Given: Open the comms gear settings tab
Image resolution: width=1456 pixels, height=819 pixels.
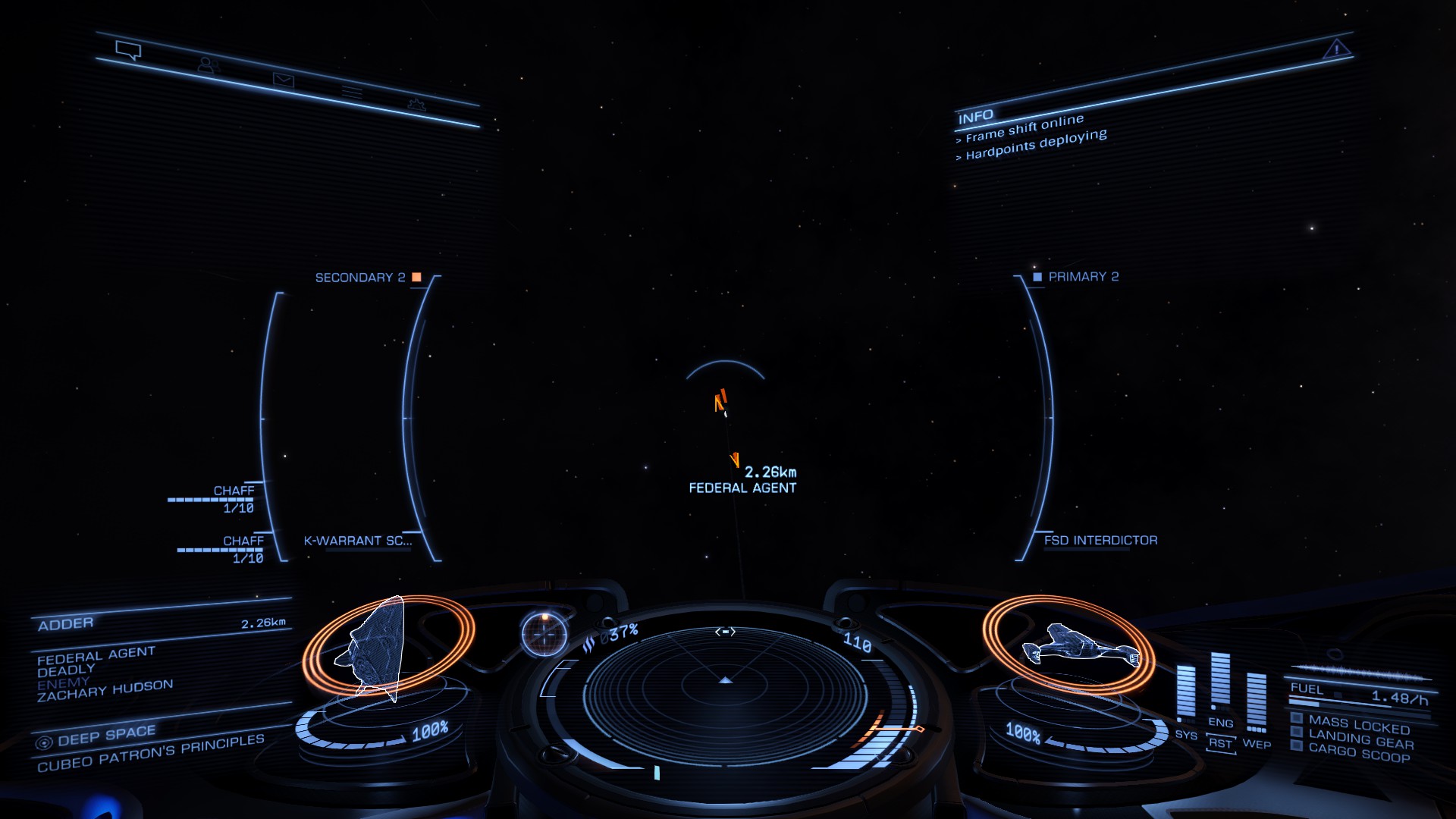Looking at the screenshot, I should tap(416, 105).
